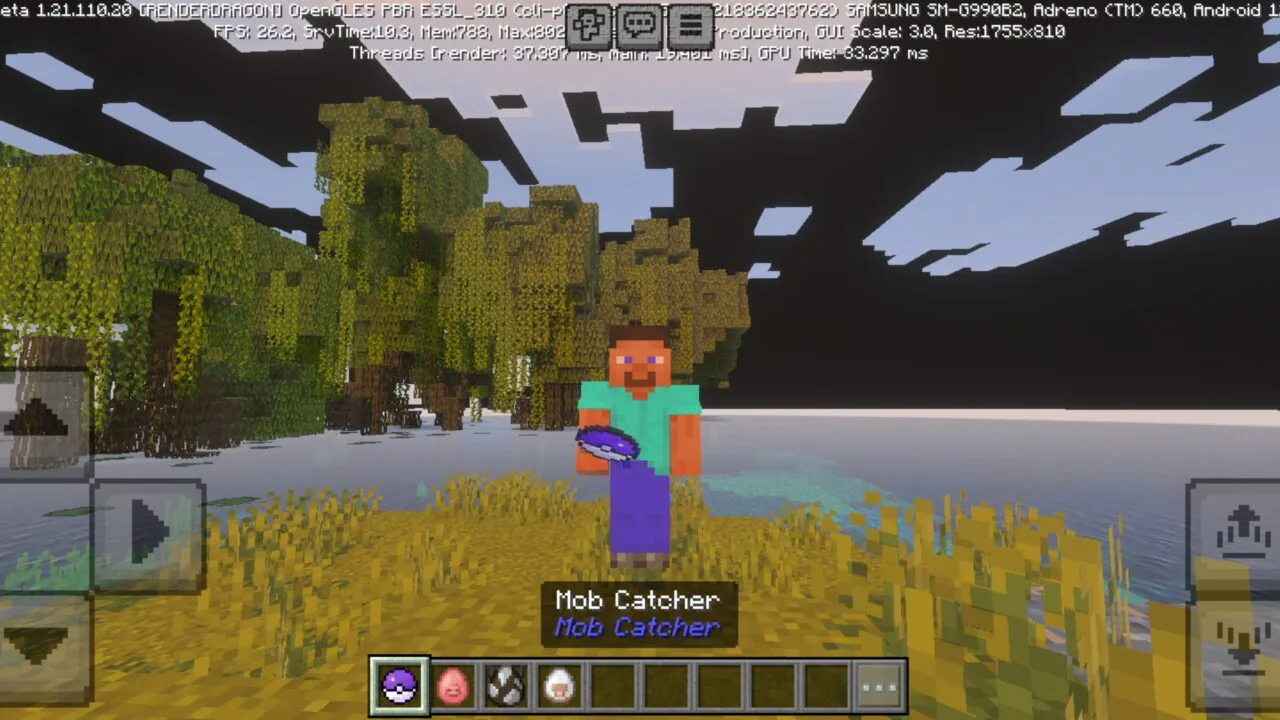Click the empty slot right of the sheep egg

pyautogui.click(x=613, y=685)
